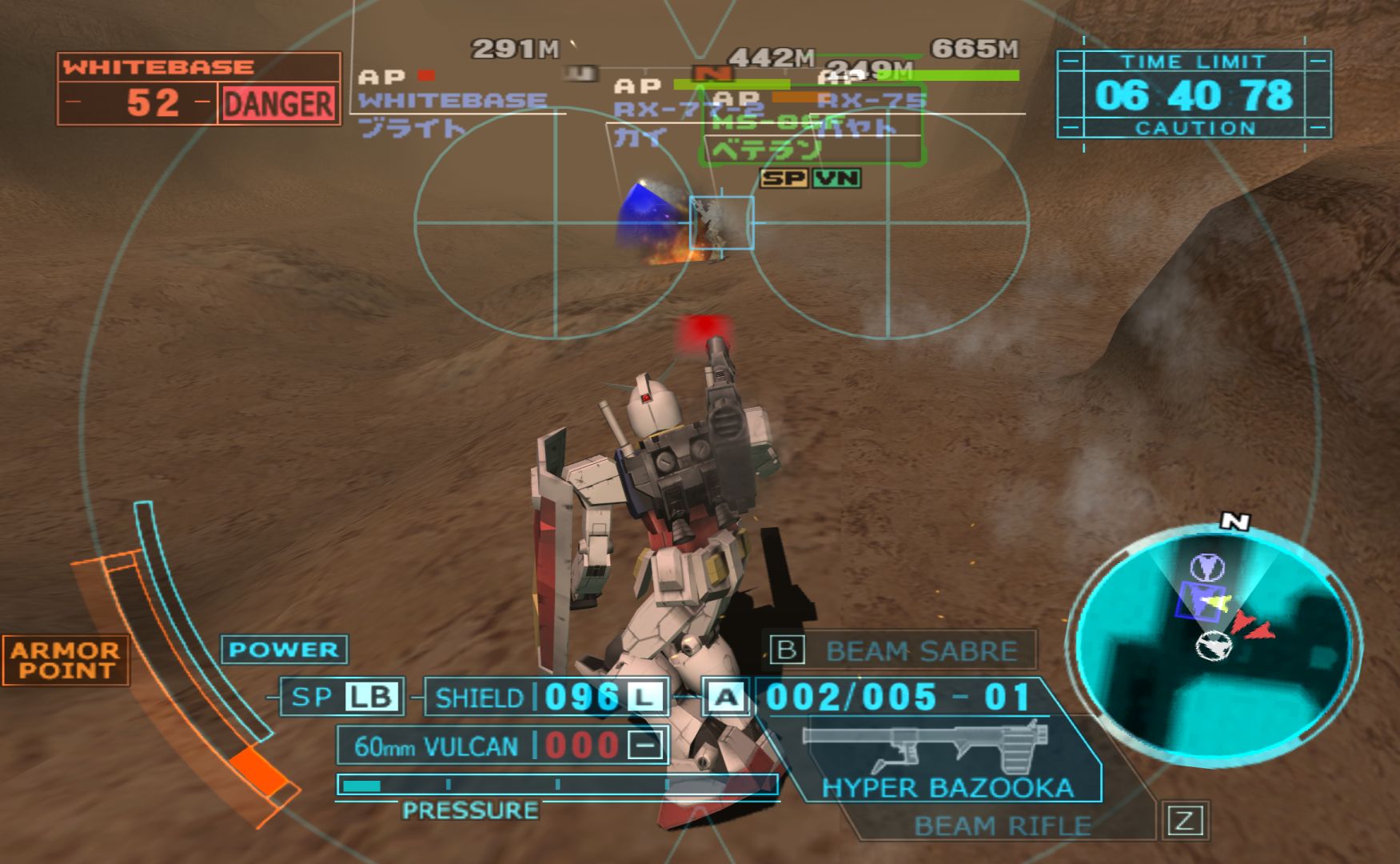
Task: Choose the Beam Sabre weapon entry
Action: tap(919, 651)
